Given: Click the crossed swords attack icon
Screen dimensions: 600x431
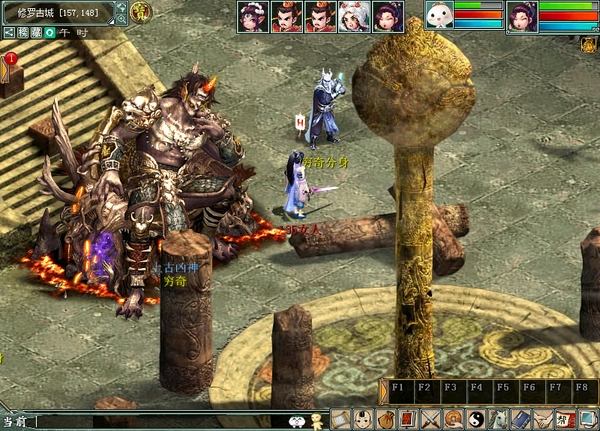Looking at the screenshot, I should (431, 420).
